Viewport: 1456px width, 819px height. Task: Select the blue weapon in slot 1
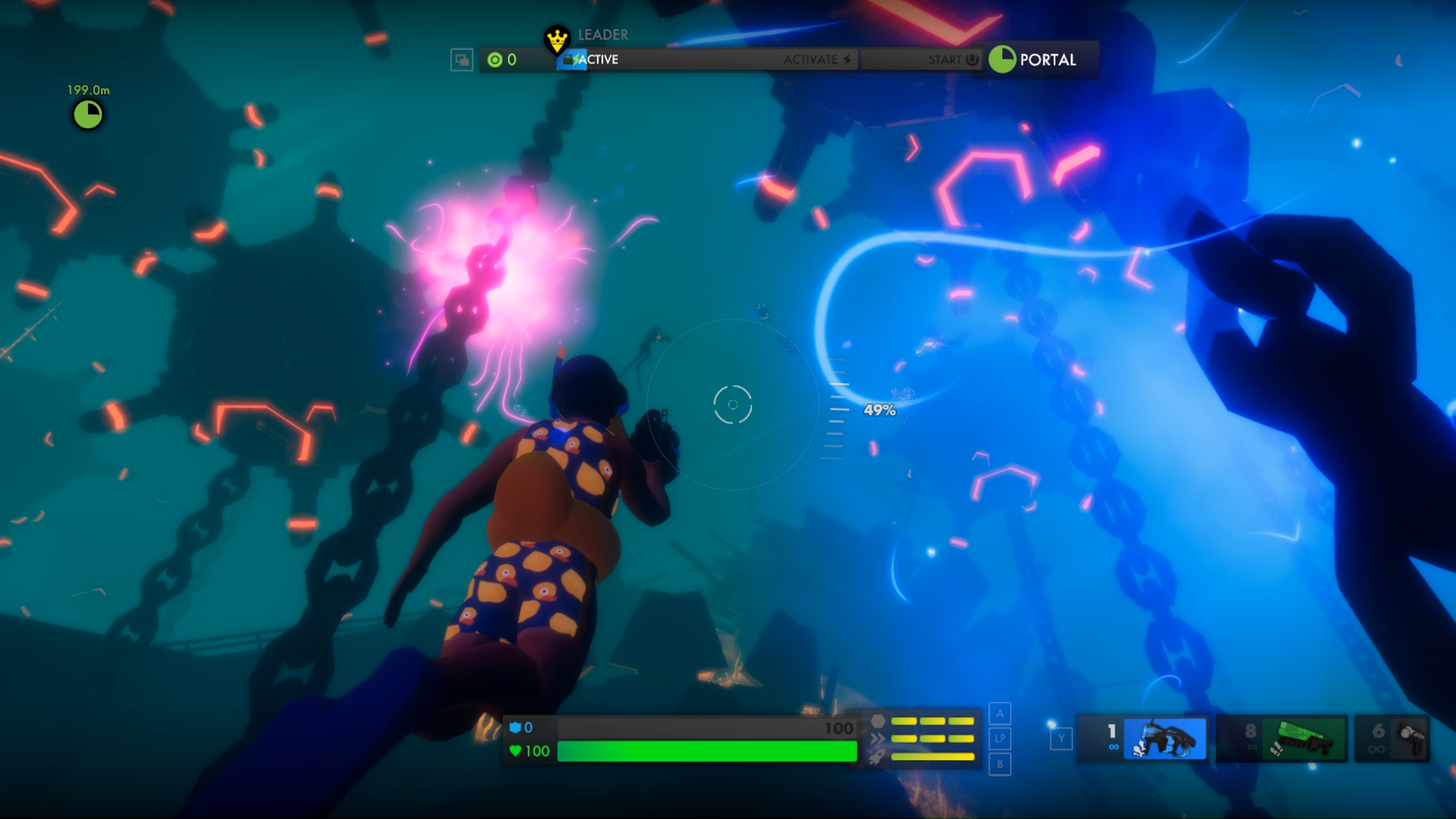coord(1164,739)
